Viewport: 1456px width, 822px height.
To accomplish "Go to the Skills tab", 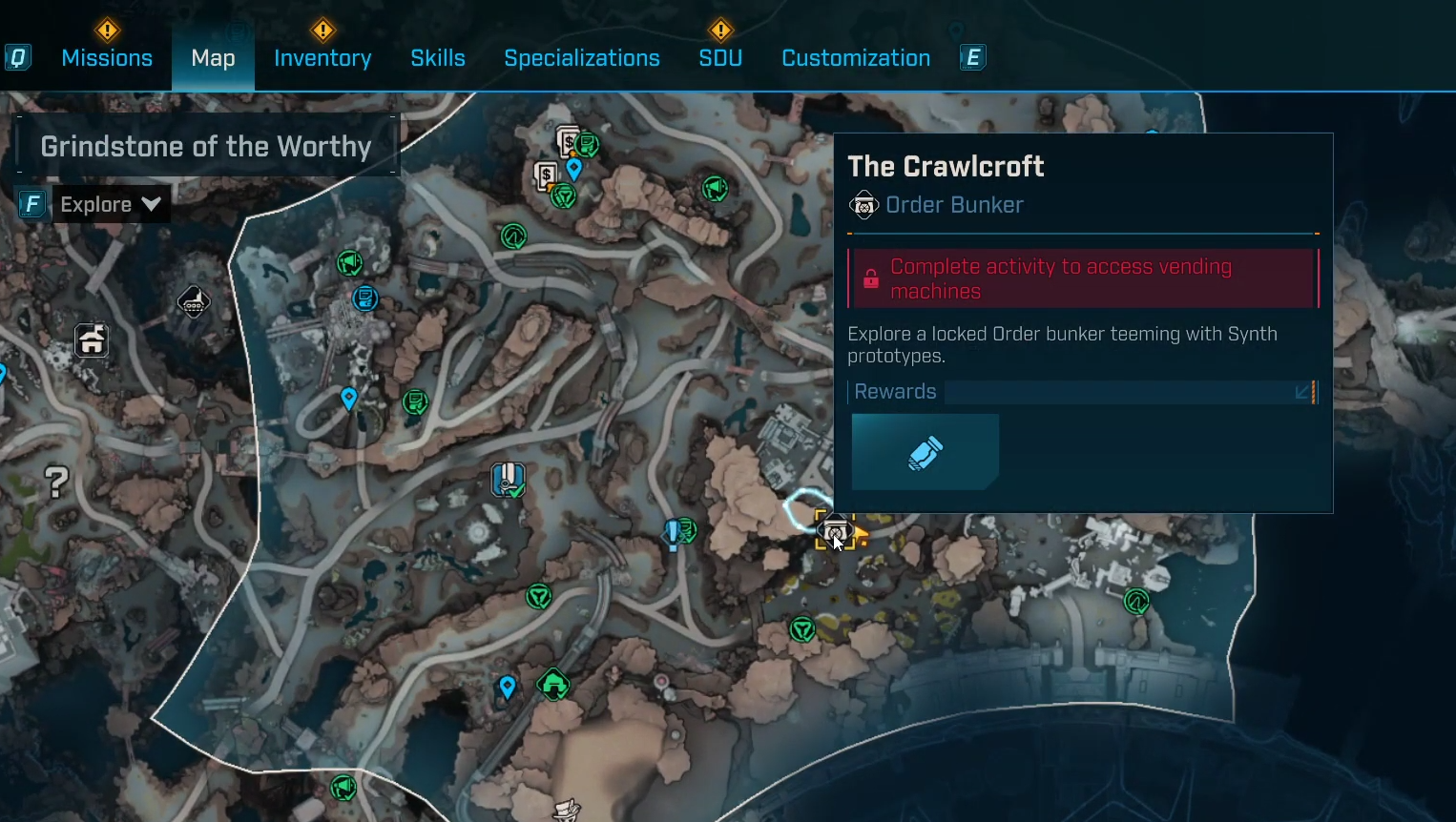I will pyautogui.click(x=438, y=58).
